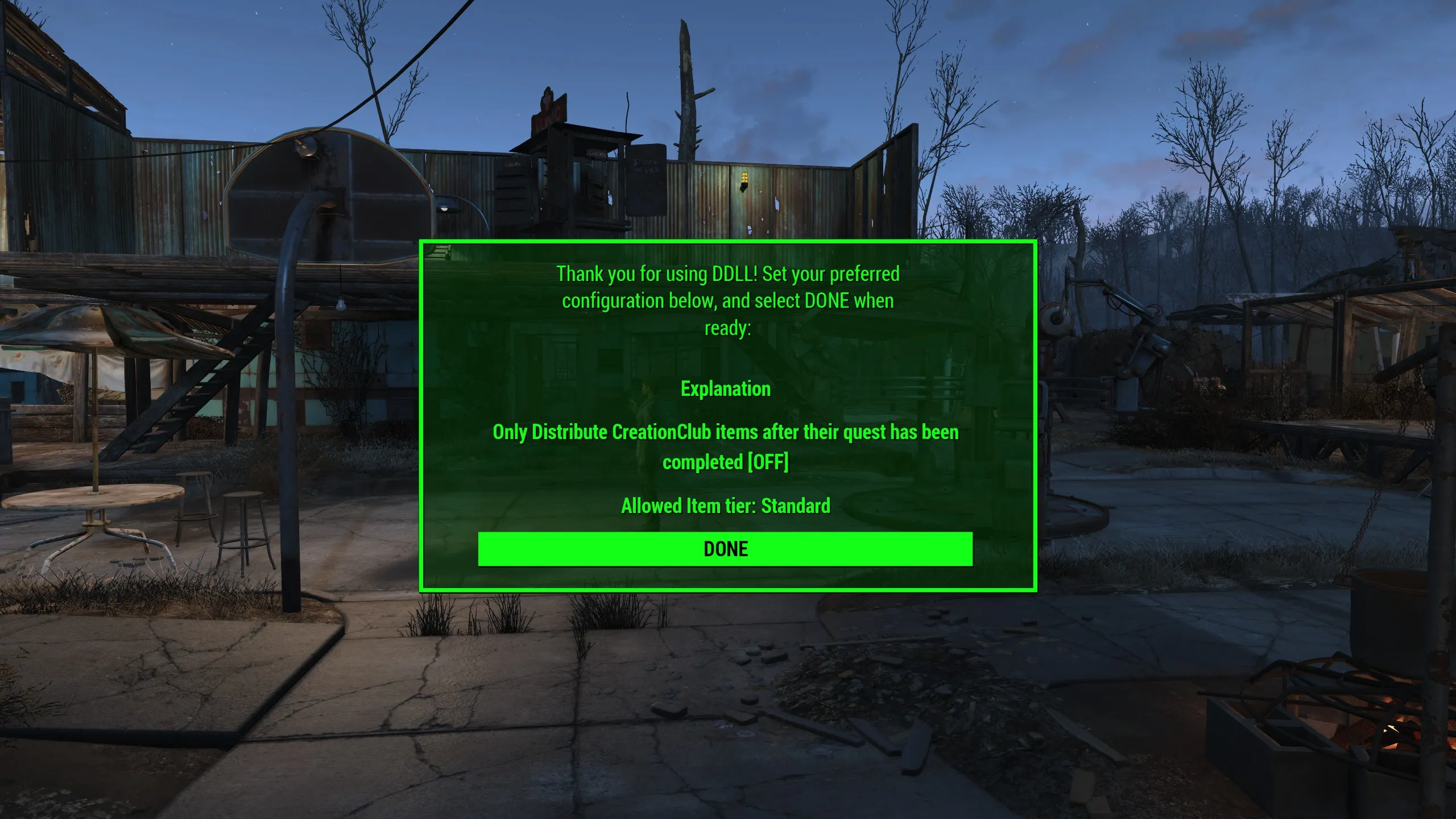Choose 'Allowed Item tier: Standard' entry

726,505
